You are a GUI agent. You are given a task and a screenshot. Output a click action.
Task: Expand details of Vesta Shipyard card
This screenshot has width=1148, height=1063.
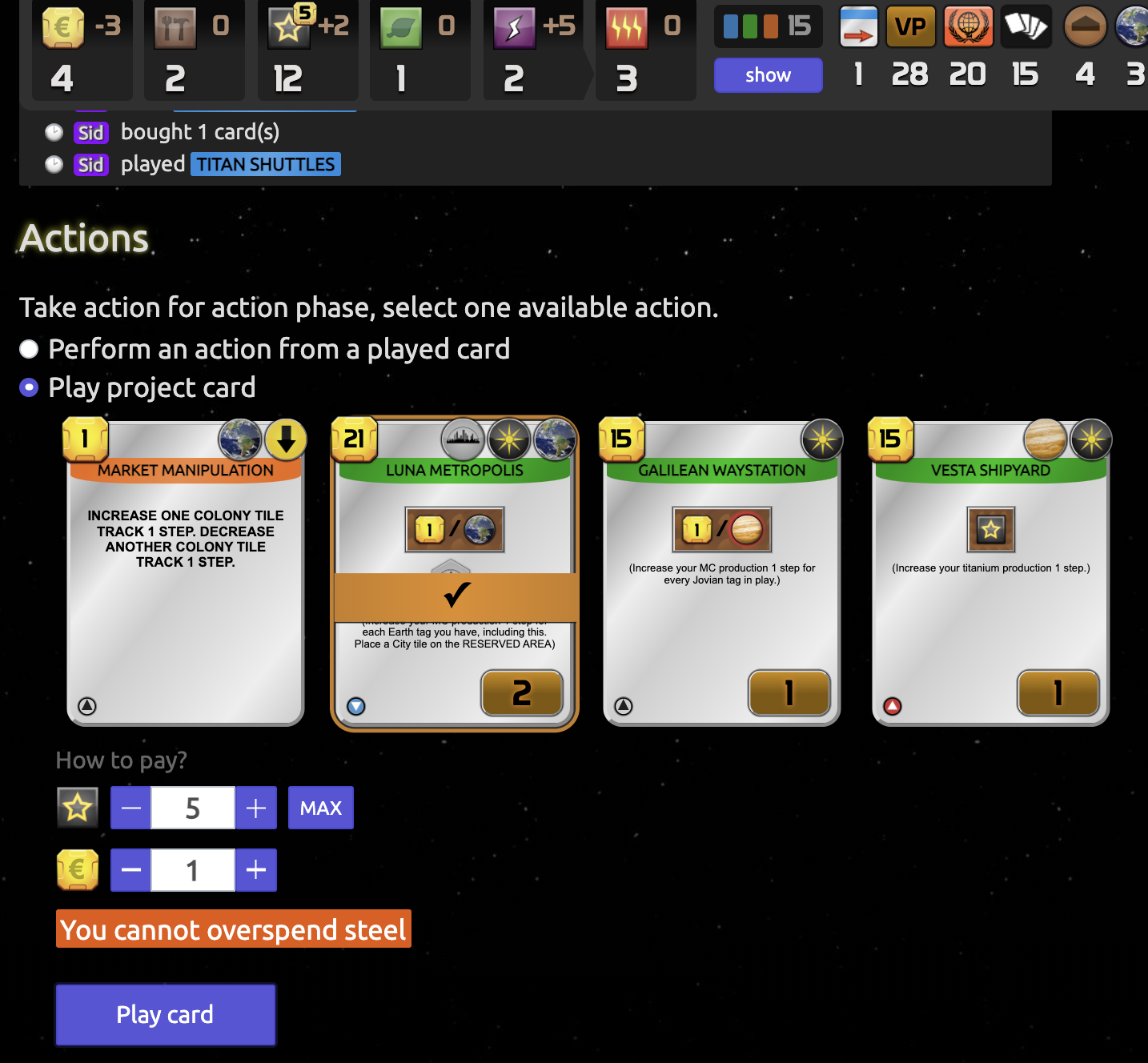click(x=893, y=707)
